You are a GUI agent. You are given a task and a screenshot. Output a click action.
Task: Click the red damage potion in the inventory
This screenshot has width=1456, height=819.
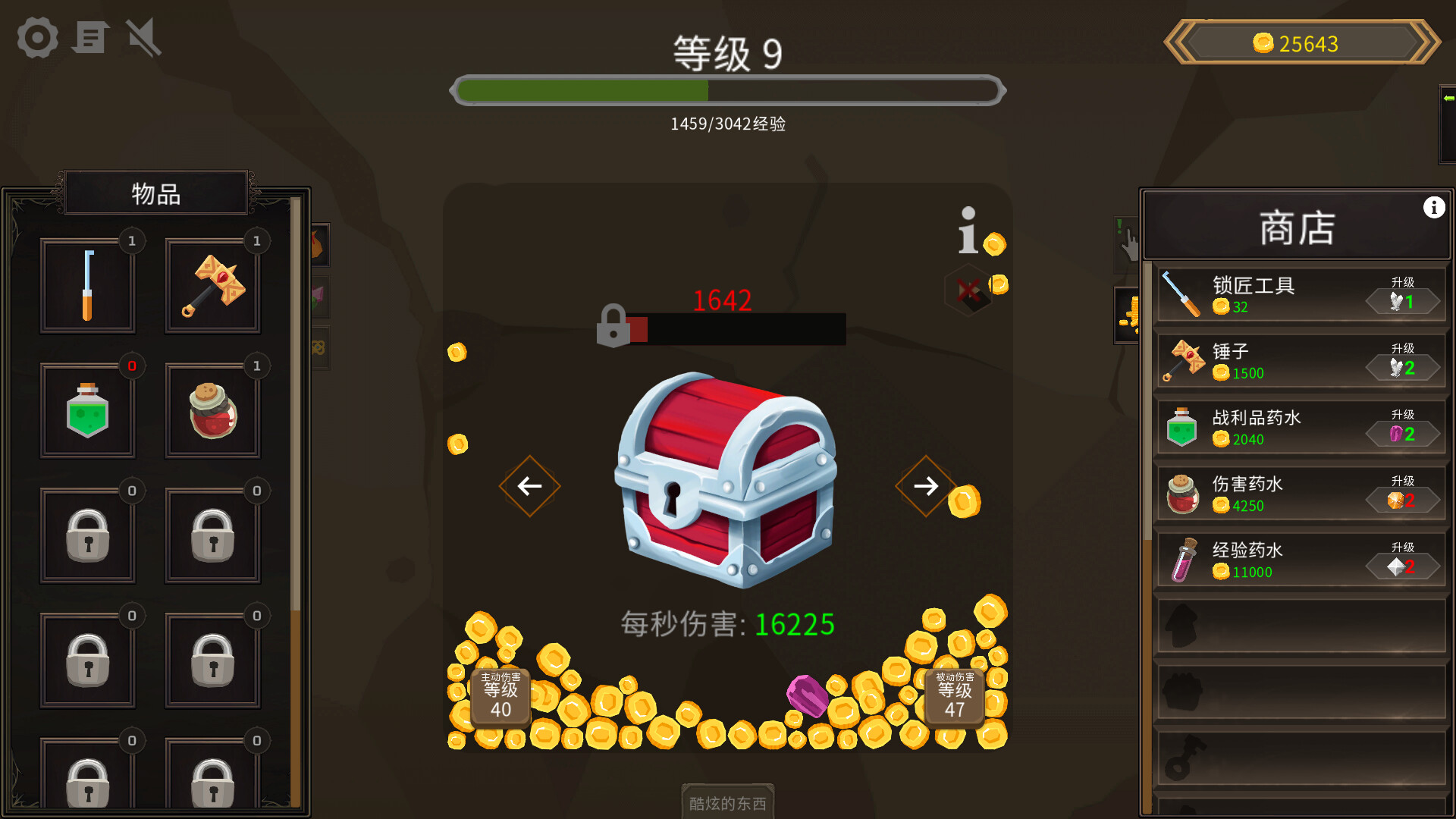tap(212, 410)
